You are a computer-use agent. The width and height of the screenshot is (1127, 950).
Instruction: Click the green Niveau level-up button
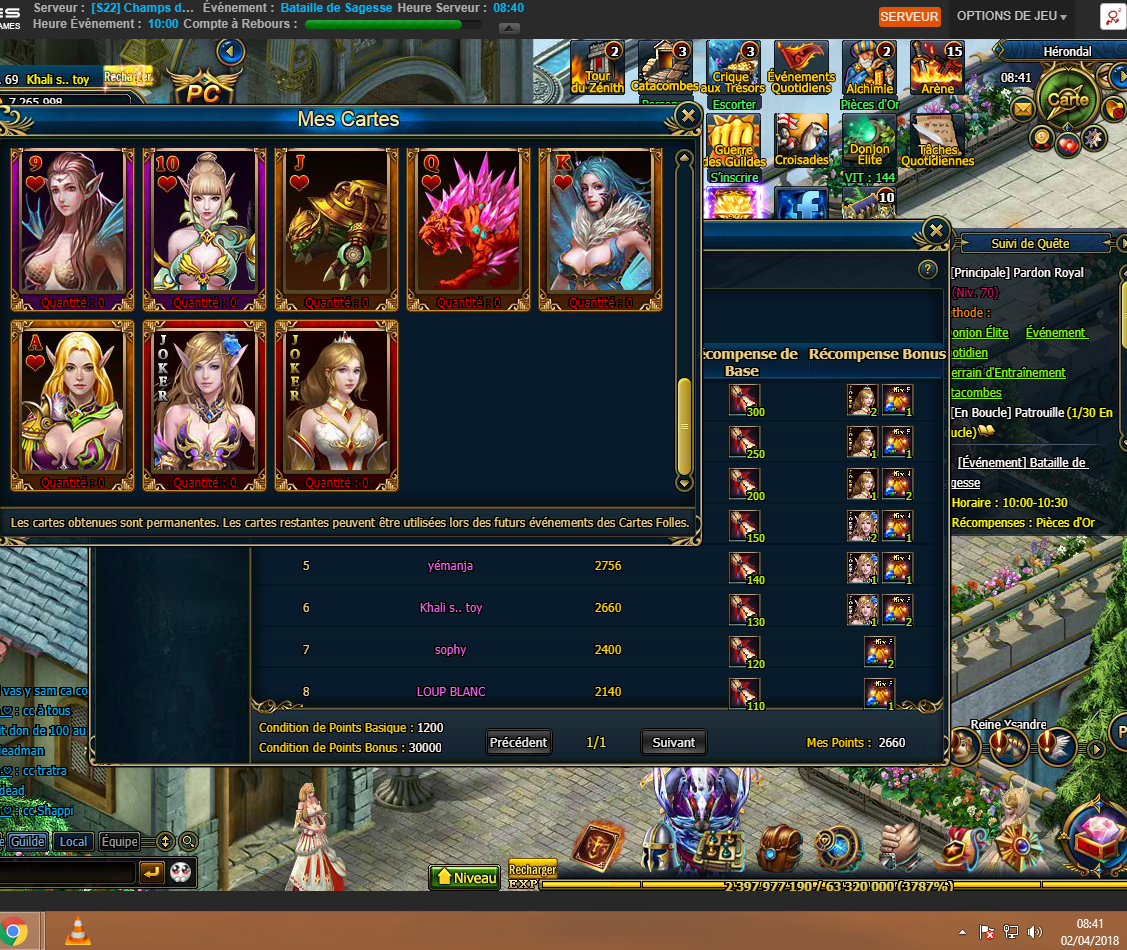pyautogui.click(x=464, y=877)
